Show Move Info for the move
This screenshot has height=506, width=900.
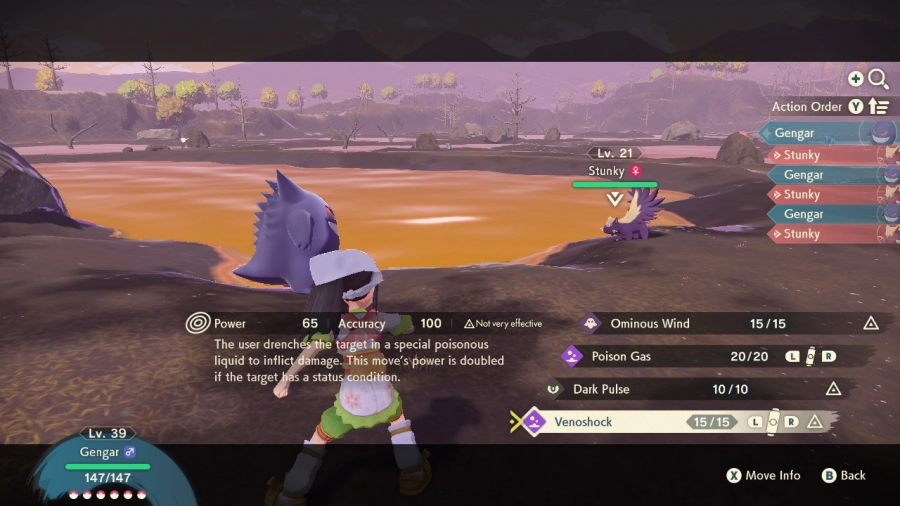[764, 476]
